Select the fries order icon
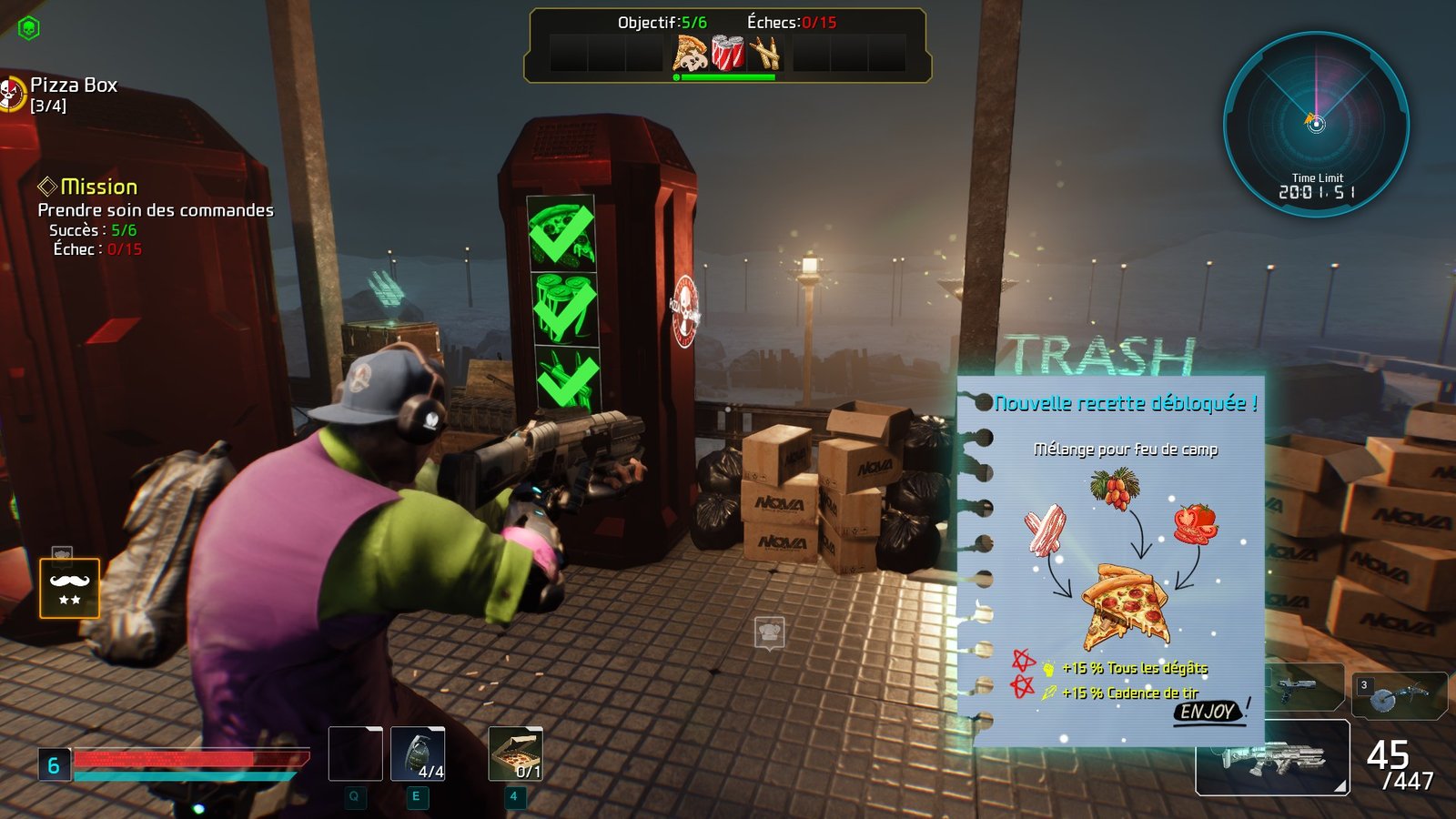The width and height of the screenshot is (1456, 819). [x=764, y=53]
